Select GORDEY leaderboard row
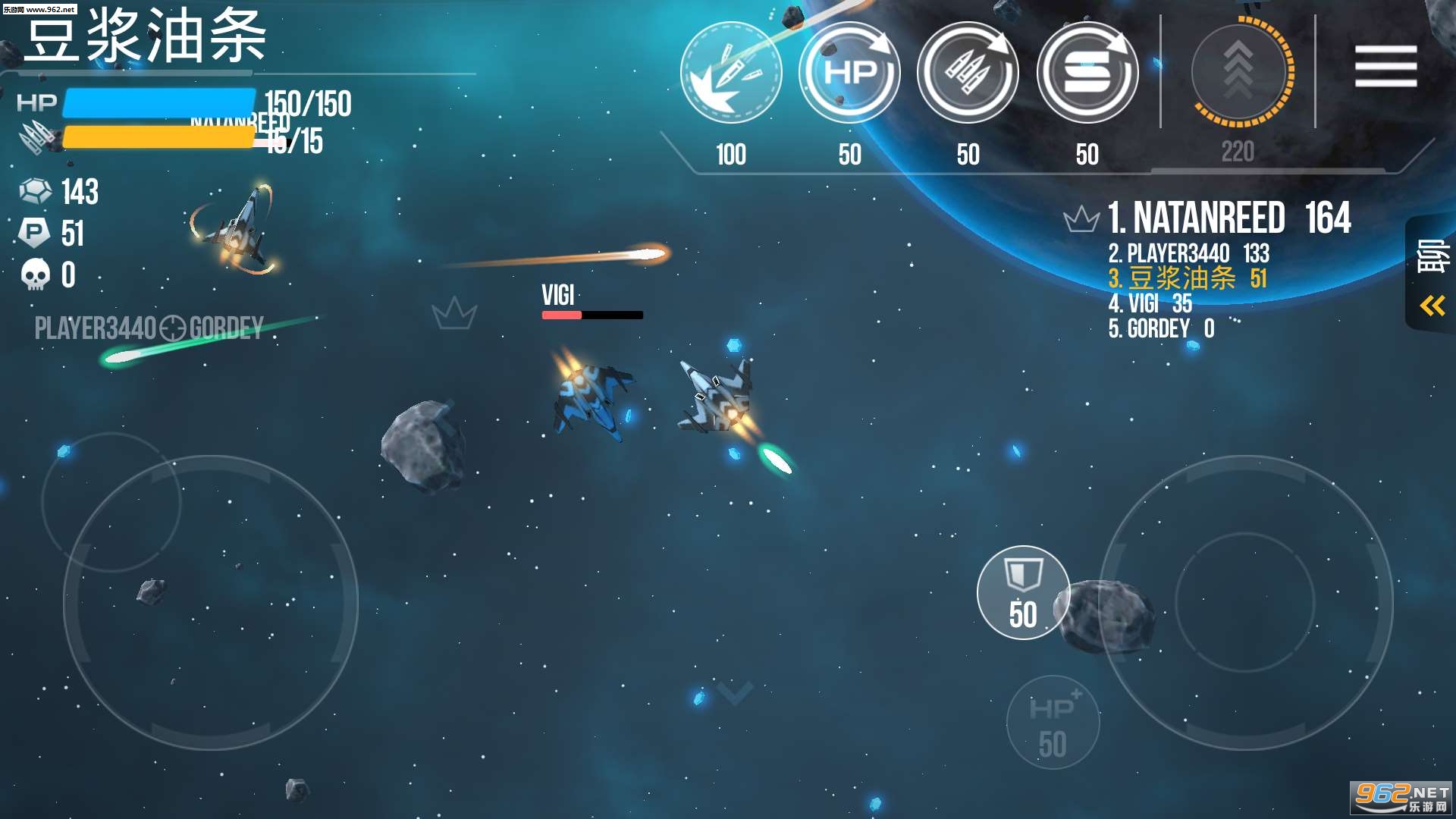 click(1161, 329)
